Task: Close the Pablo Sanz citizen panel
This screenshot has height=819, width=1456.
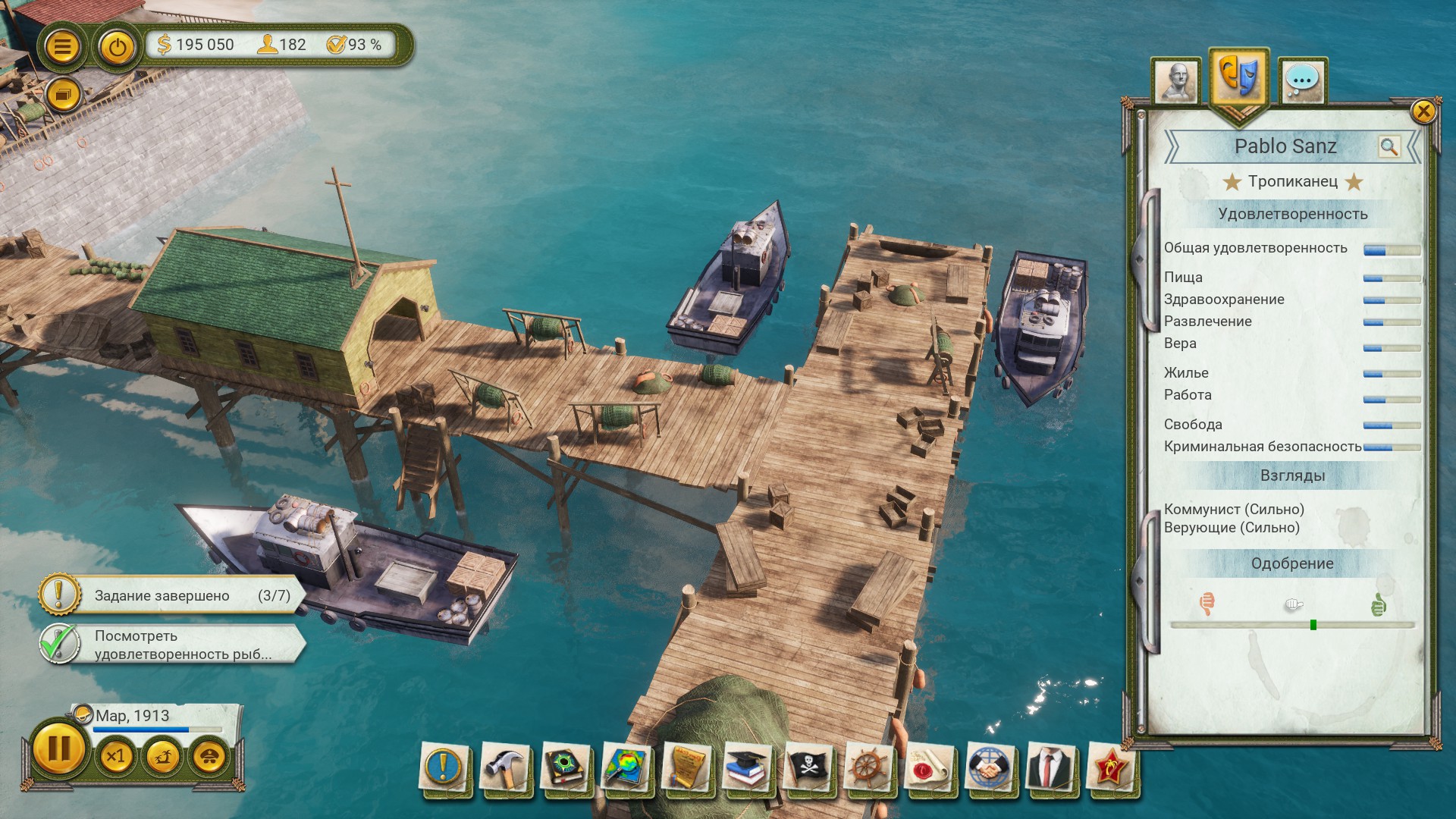Action: [1423, 111]
